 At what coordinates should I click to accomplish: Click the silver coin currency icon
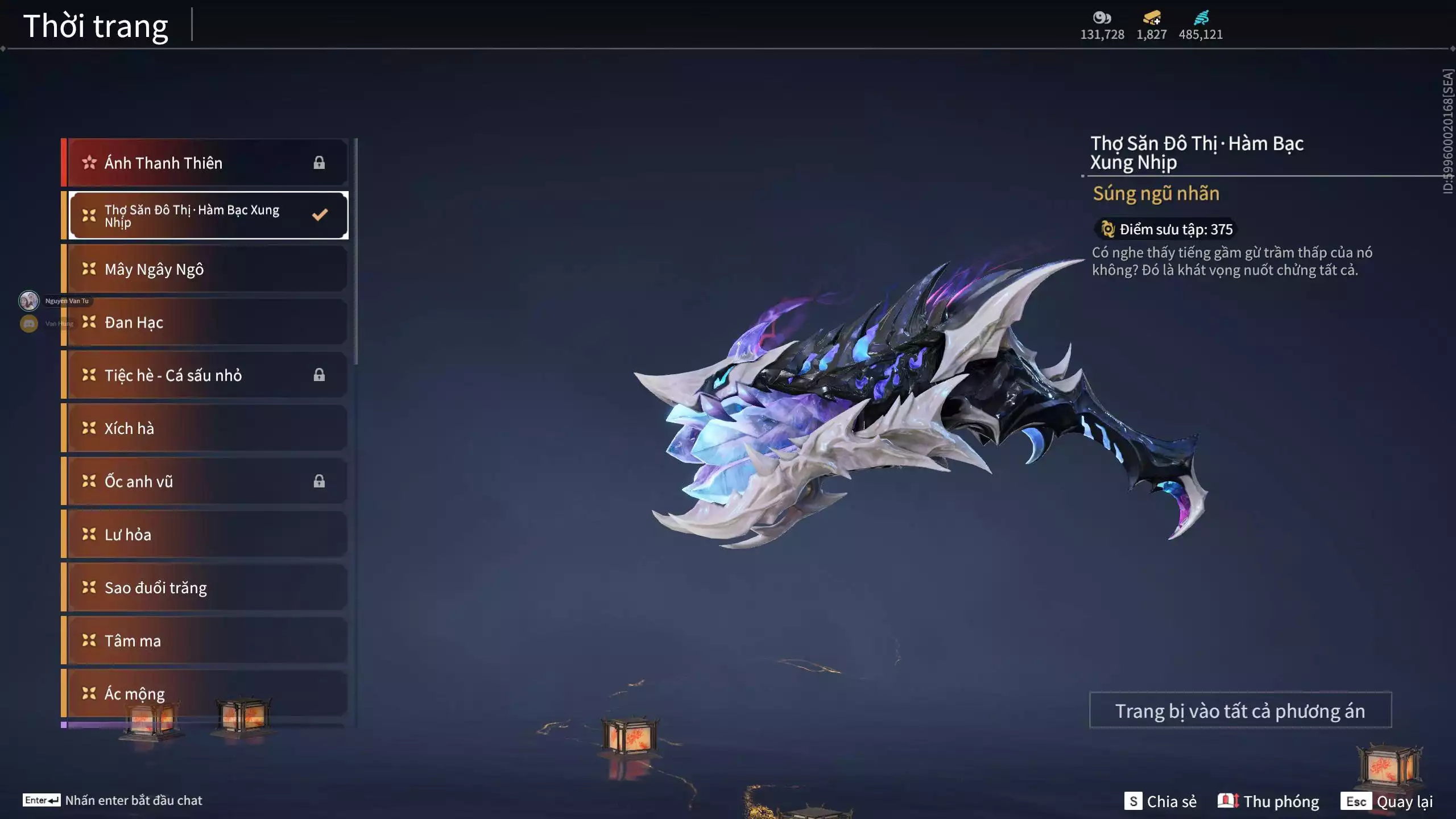tap(1102, 18)
